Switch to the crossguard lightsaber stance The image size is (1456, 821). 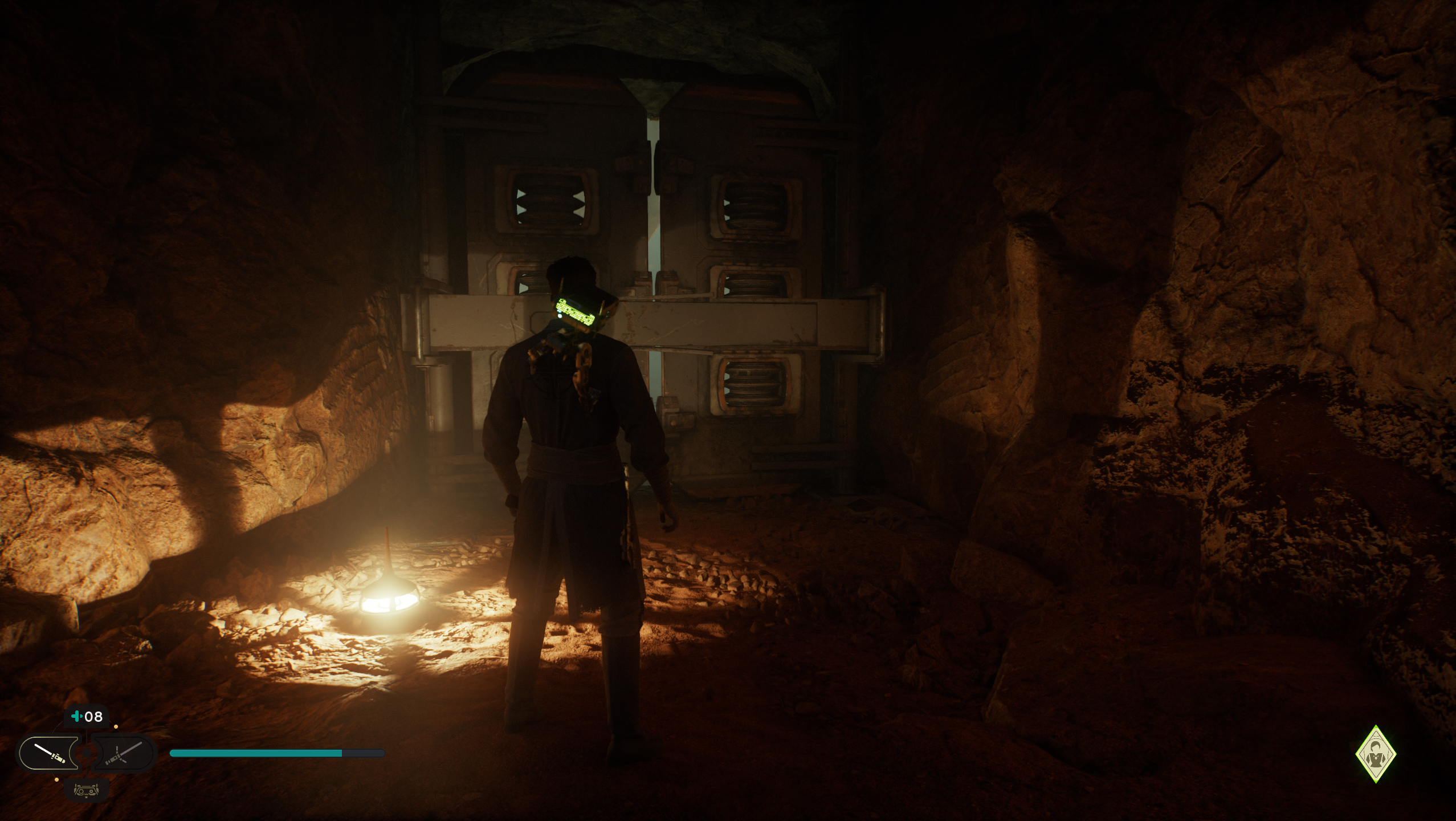pyautogui.click(x=123, y=753)
